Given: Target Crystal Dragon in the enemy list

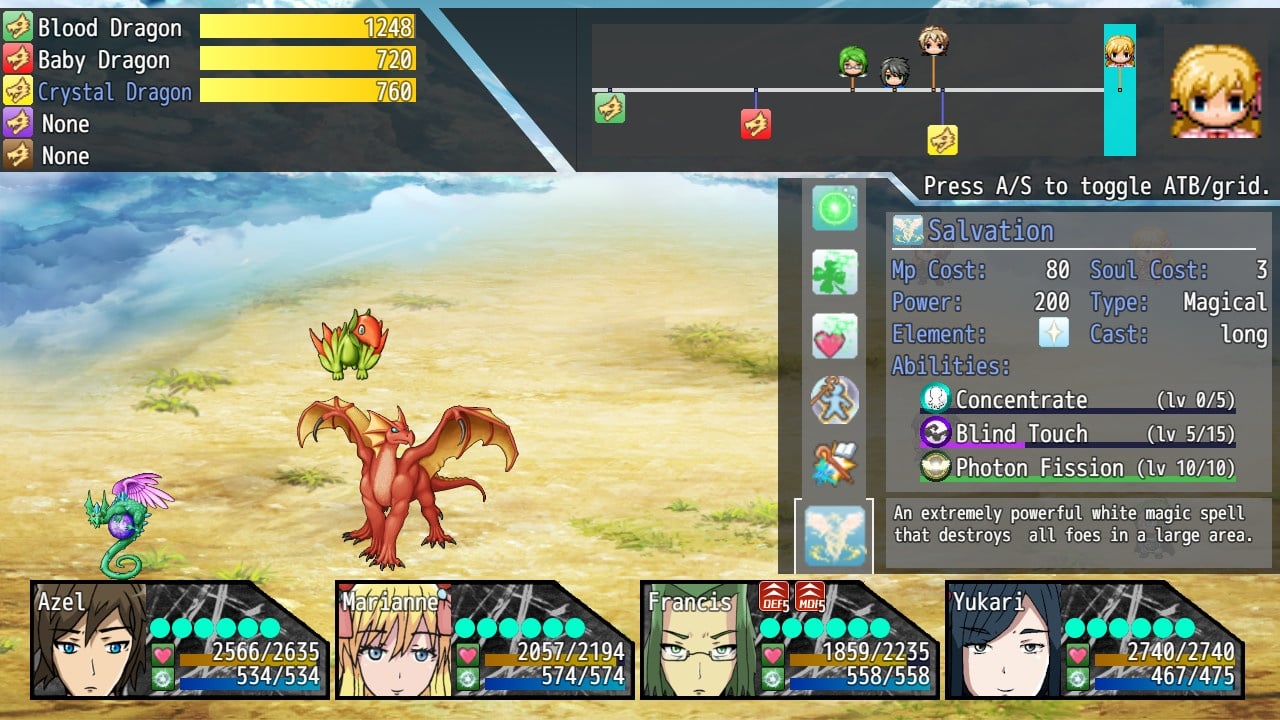Looking at the screenshot, I should [114, 92].
